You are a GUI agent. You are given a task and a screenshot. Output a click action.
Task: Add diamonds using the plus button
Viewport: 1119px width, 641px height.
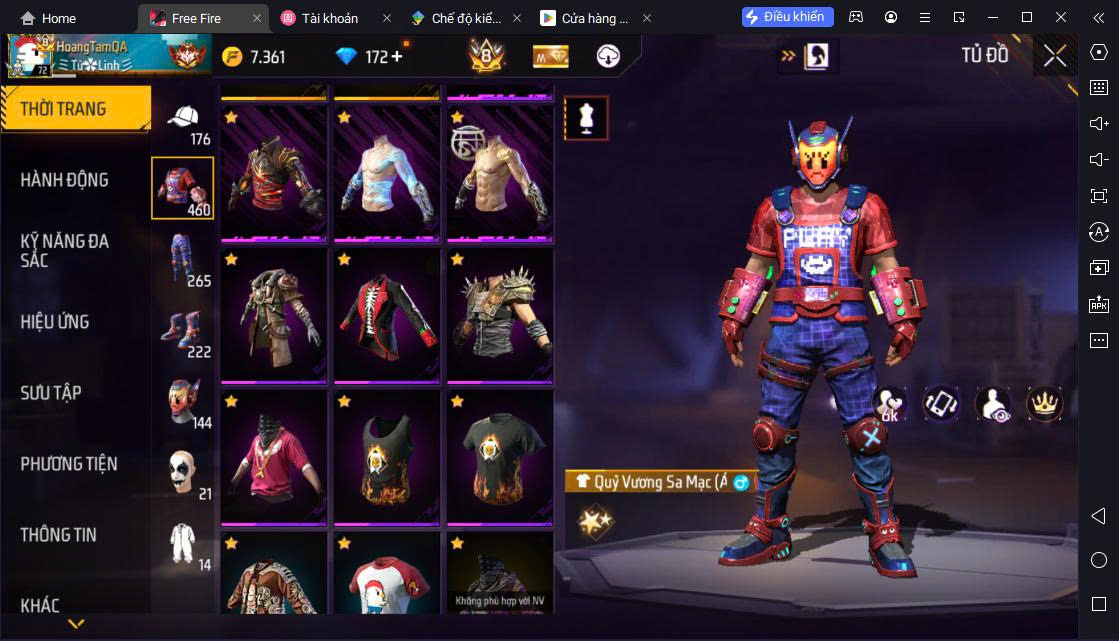pyautogui.click(x=396, y=56)
